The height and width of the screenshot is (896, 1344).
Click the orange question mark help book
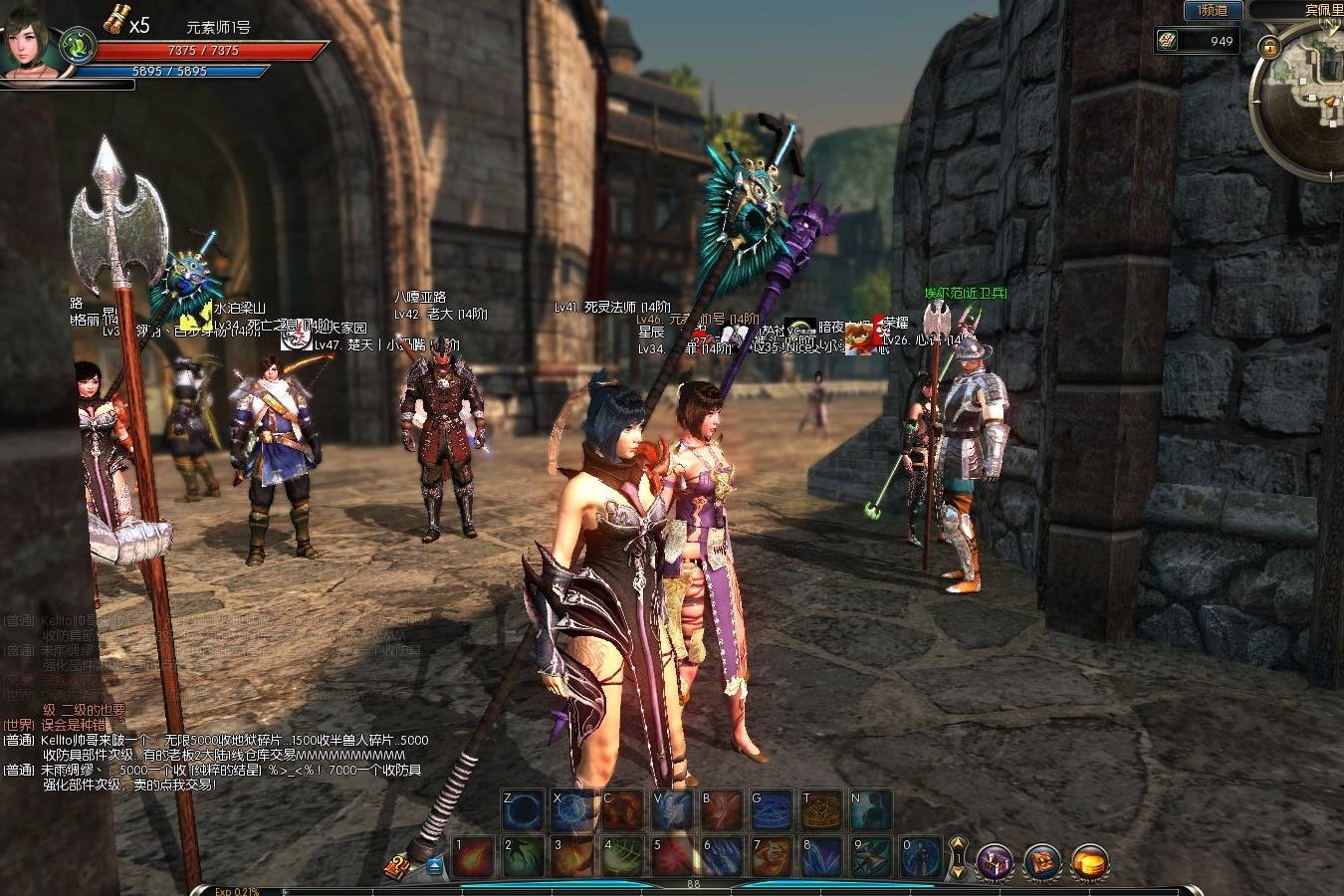(396, 867)
